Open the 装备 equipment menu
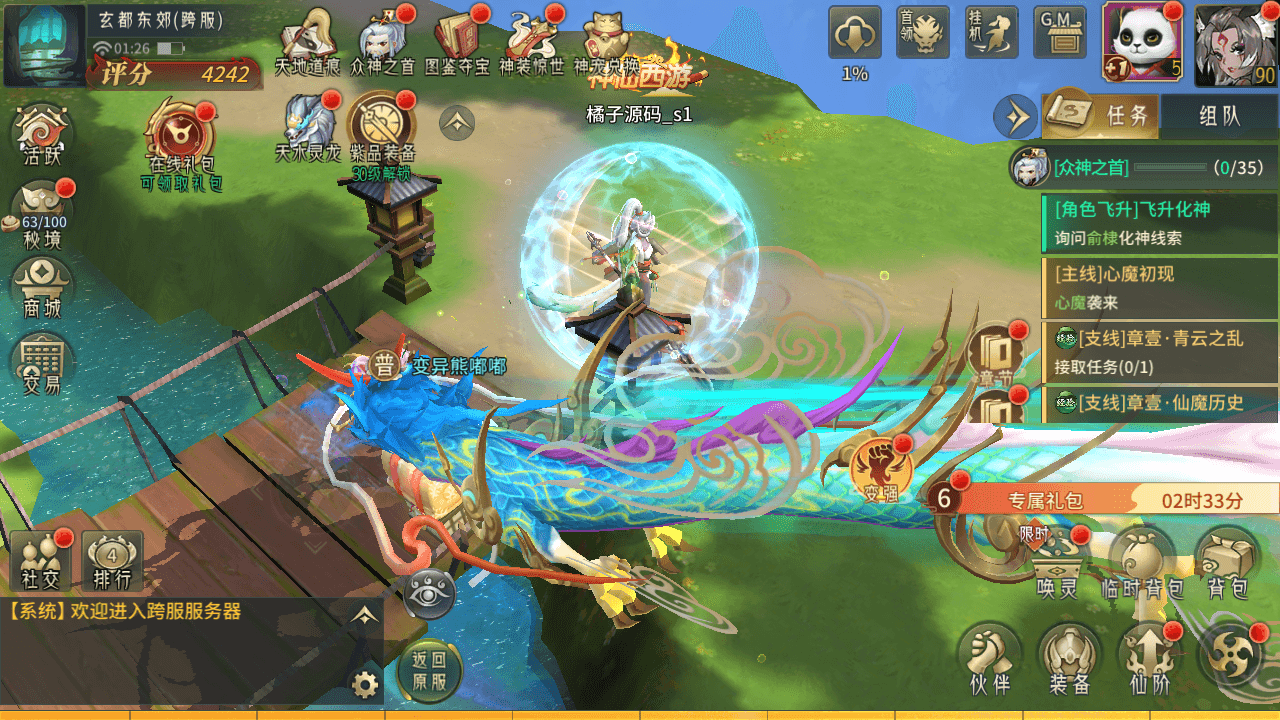Screen dimensions: 1280x720 (x=1069, y=658)
